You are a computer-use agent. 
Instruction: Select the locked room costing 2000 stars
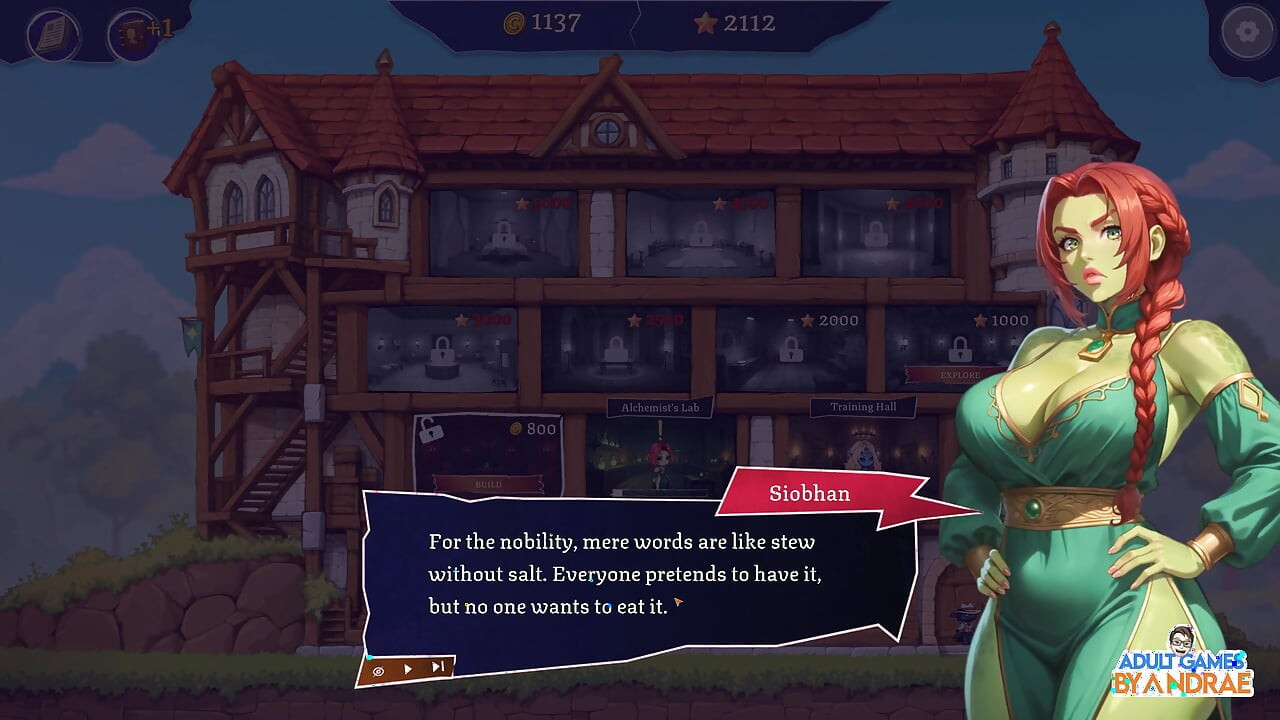(792, 350)
